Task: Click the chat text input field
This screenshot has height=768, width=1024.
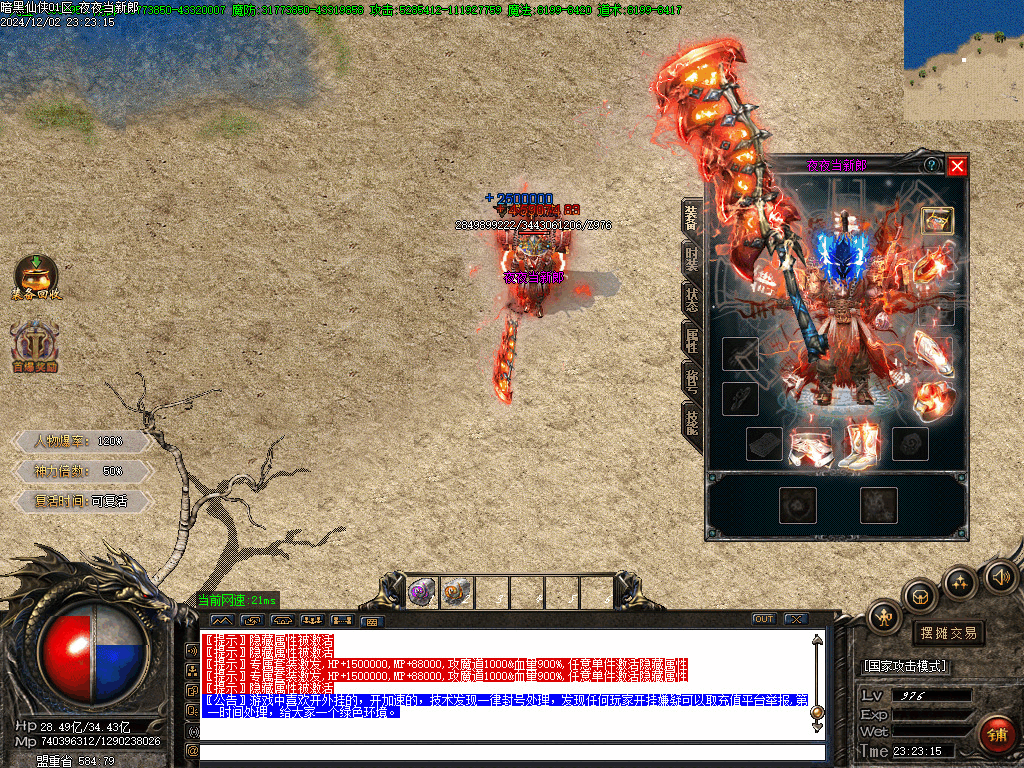Action: [510, 752]
